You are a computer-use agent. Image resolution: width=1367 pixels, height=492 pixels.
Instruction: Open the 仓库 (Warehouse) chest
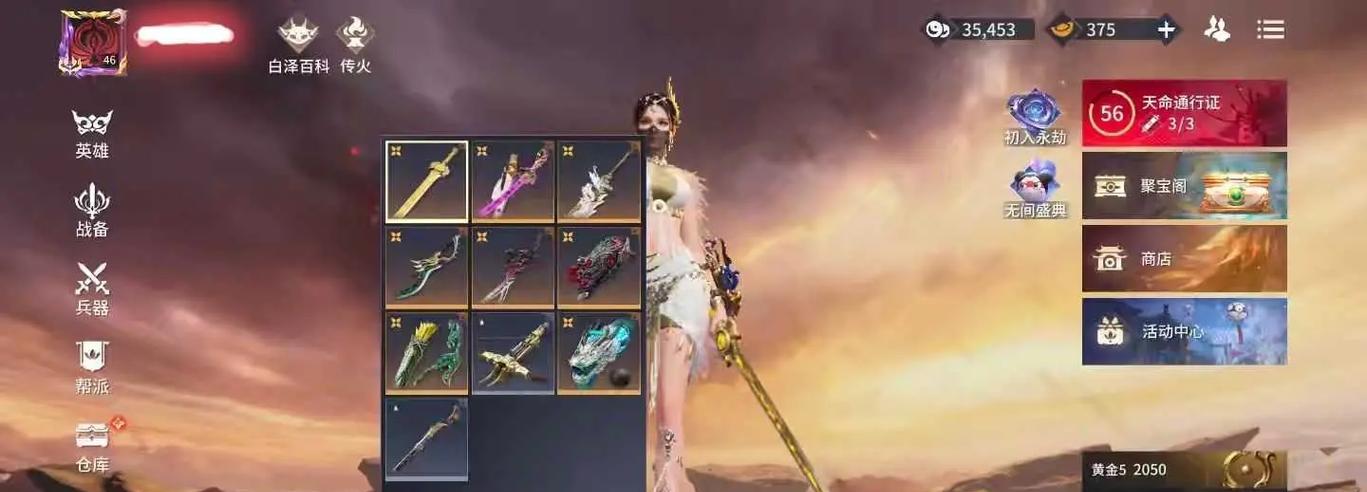93,444
